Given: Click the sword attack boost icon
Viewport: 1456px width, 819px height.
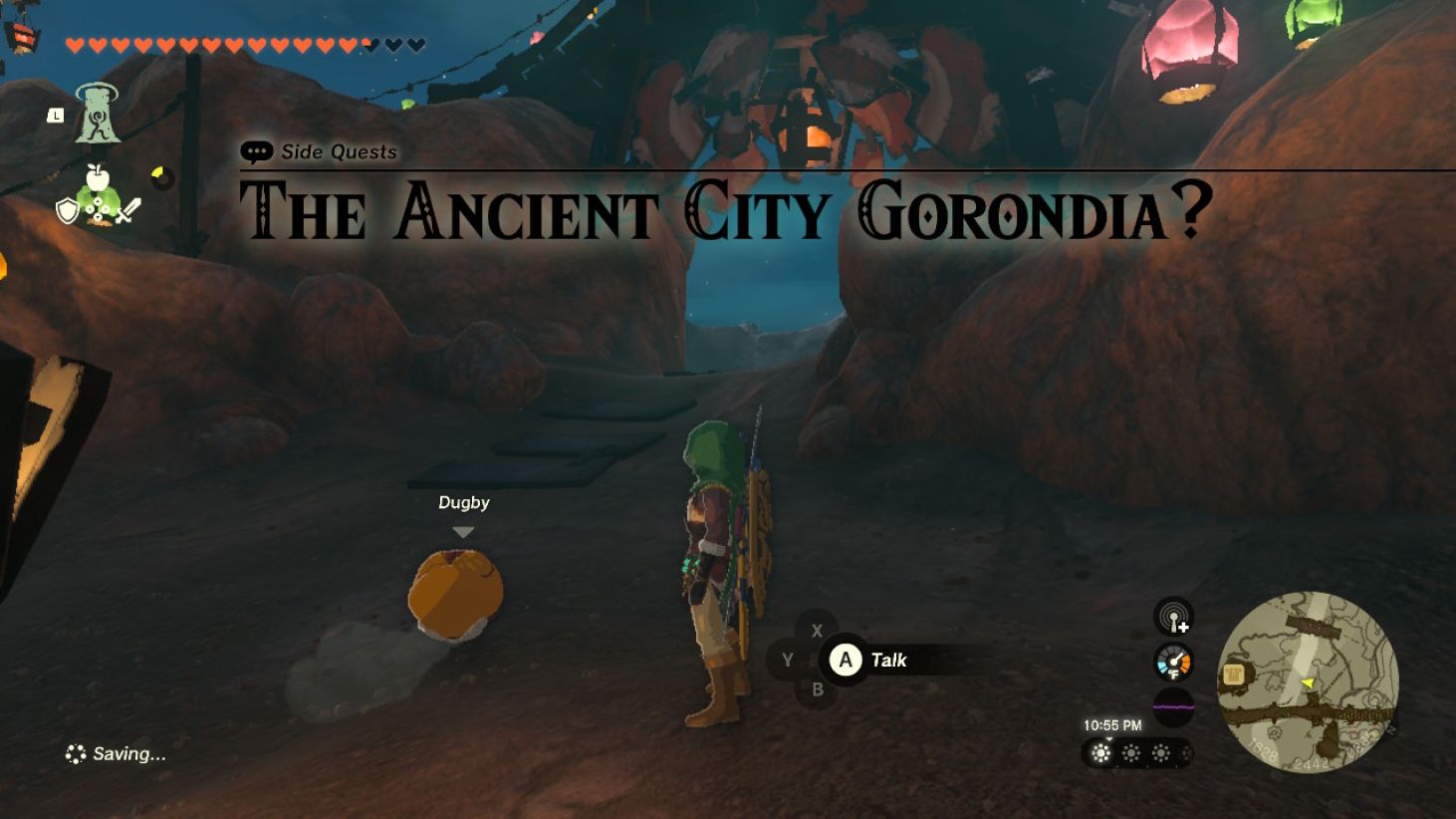Looking at the screenshot, I should pos(127,209).
